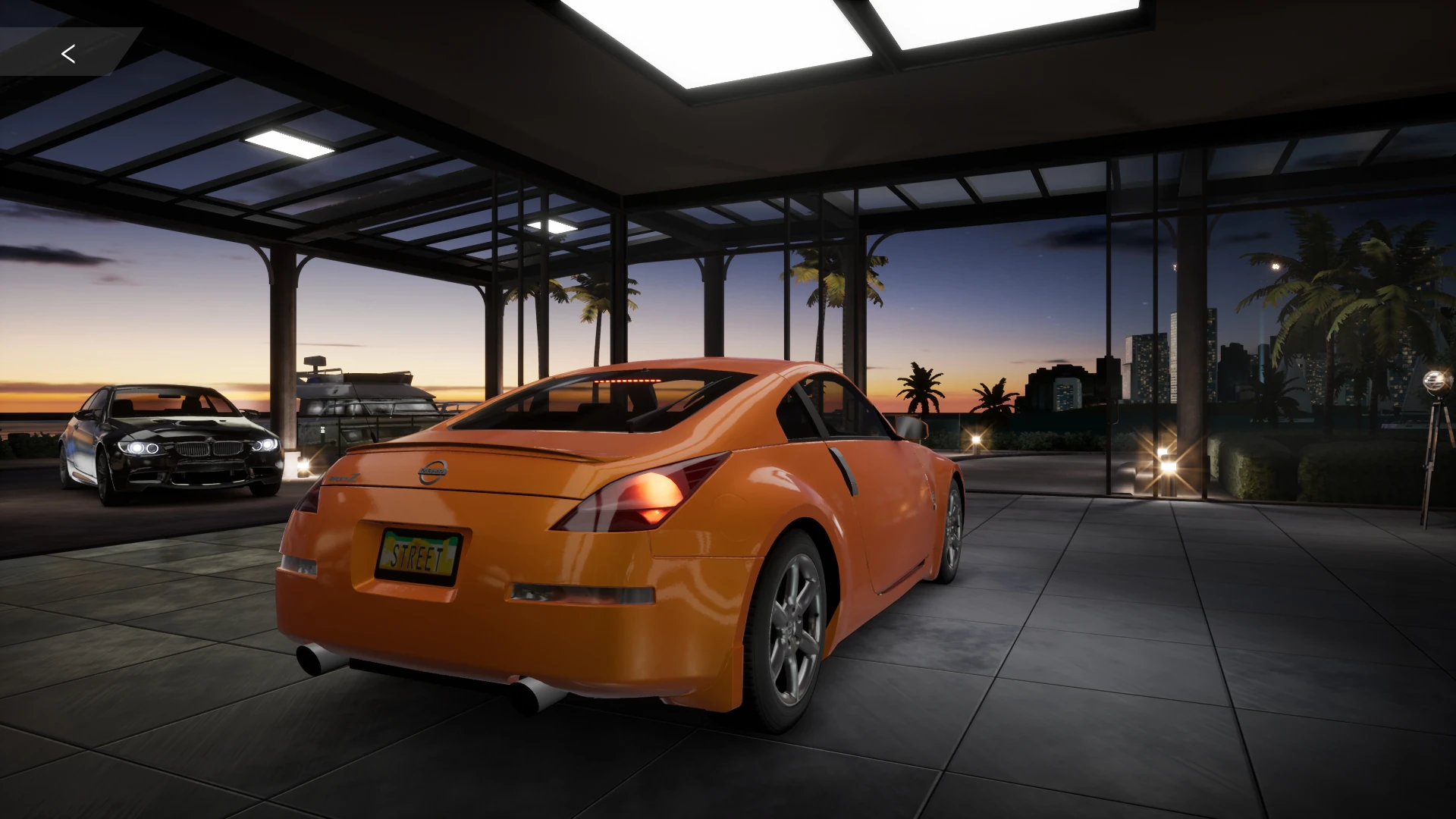
Task: Click the back arrow chevron
Action: click(68, 53)
